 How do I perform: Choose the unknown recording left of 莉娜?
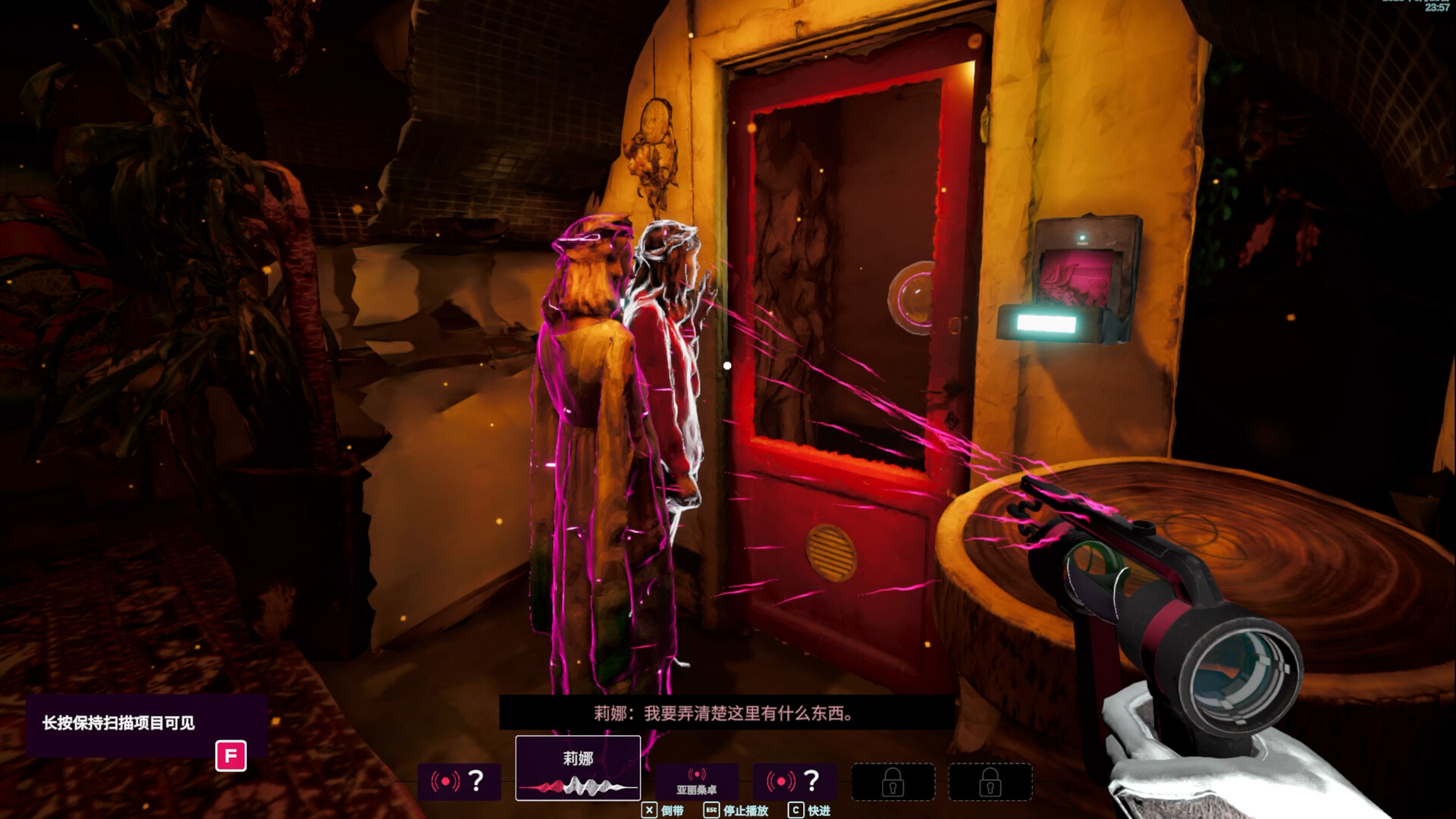click(x=459, y=781)
